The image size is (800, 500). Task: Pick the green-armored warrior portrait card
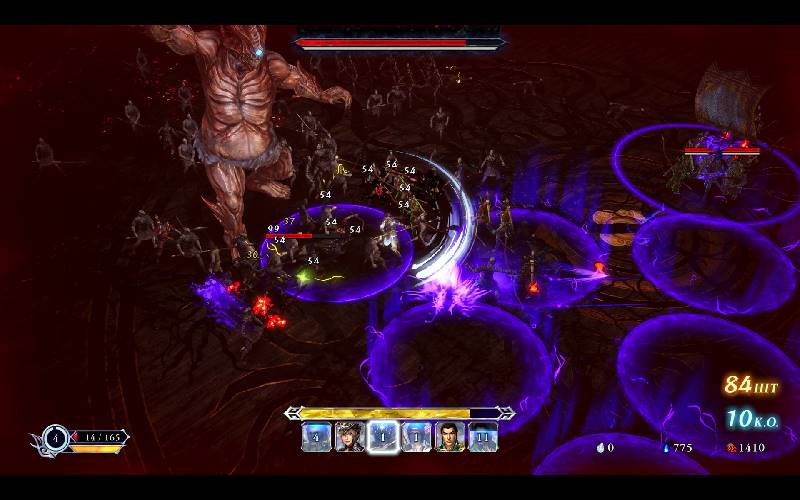tap(450, 437)
